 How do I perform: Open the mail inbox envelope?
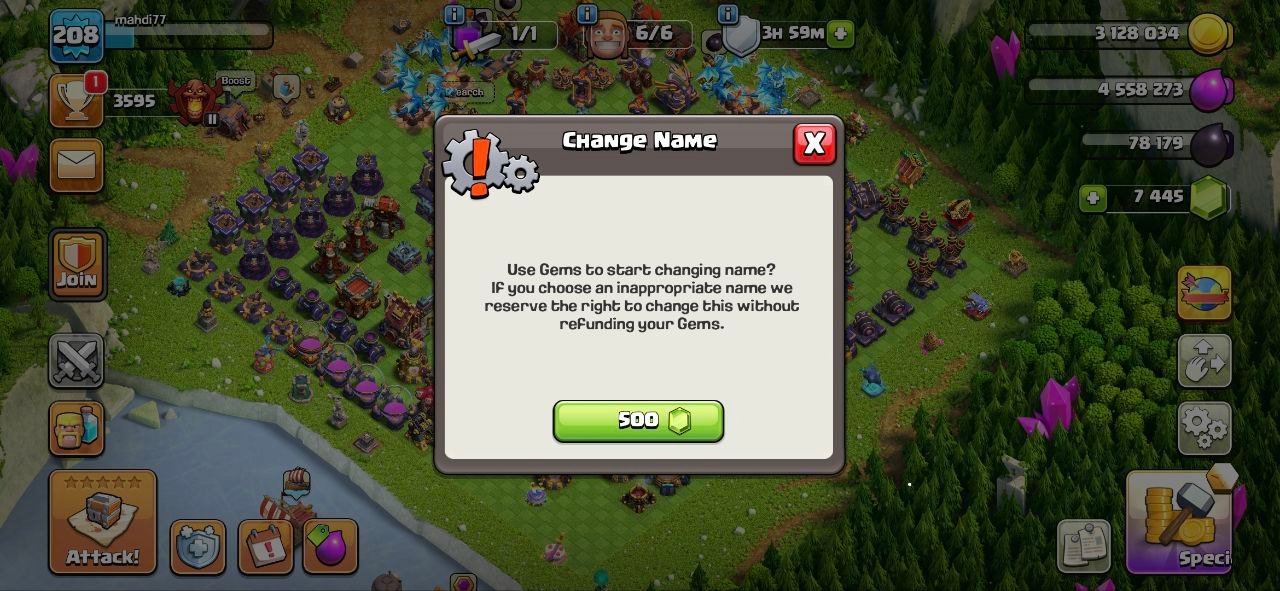[x=77, y=165]
